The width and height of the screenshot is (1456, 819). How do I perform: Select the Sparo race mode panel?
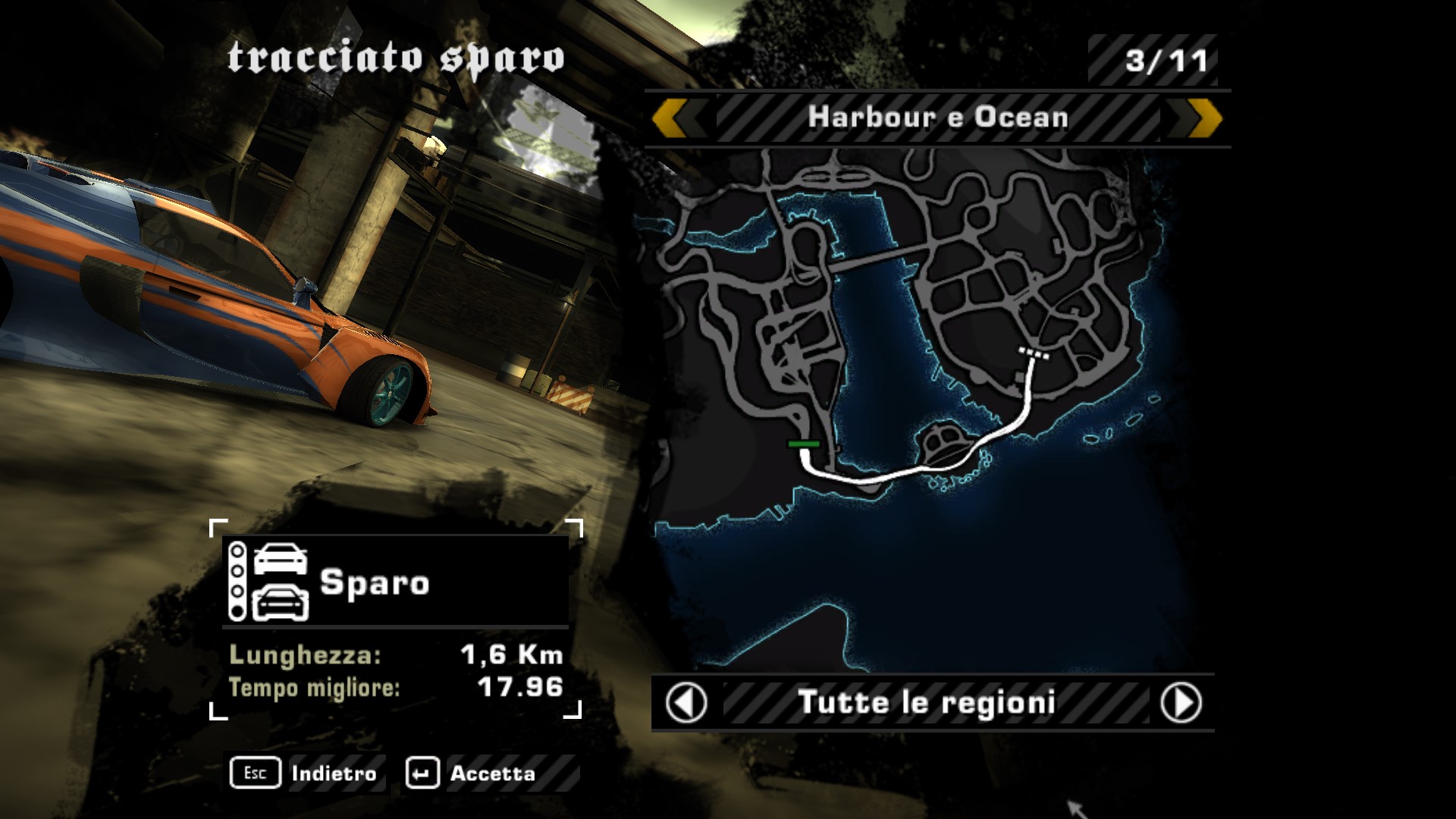pyautogui.click(x=395, y=582)
